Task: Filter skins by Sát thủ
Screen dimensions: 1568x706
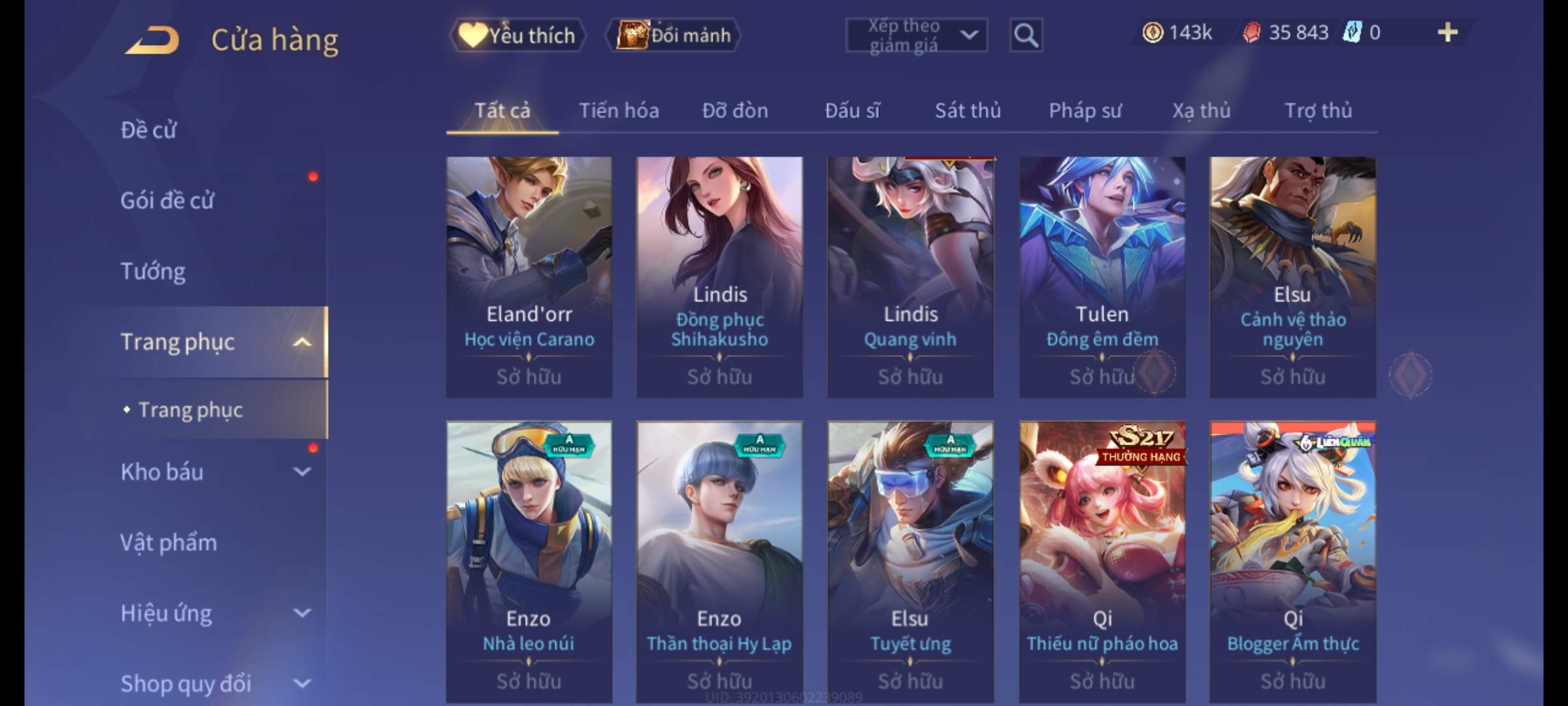Action: pyautogui.click(x=968, y=110)
